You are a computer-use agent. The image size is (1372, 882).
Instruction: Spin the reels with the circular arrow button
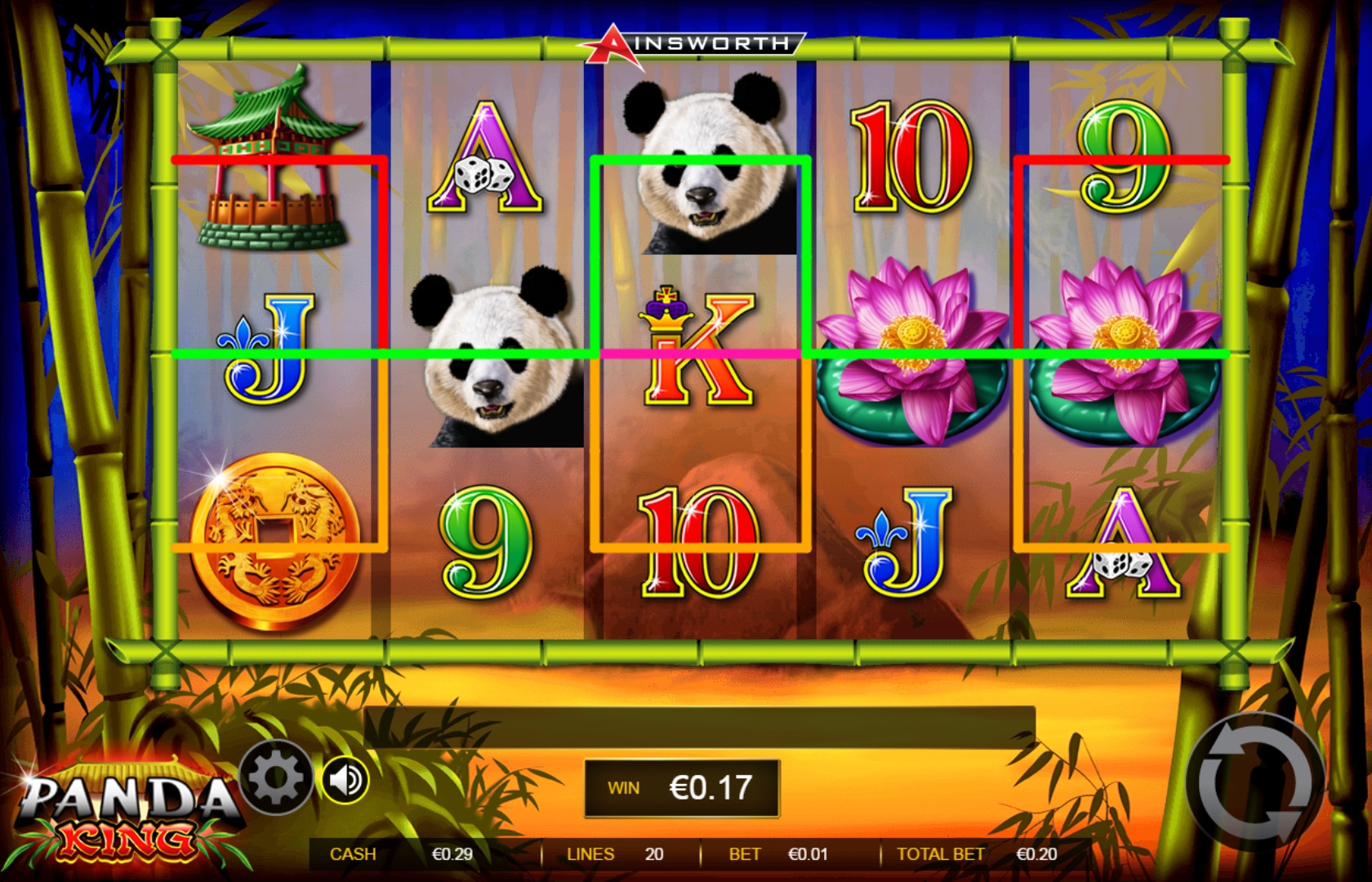coord(1254,782)
